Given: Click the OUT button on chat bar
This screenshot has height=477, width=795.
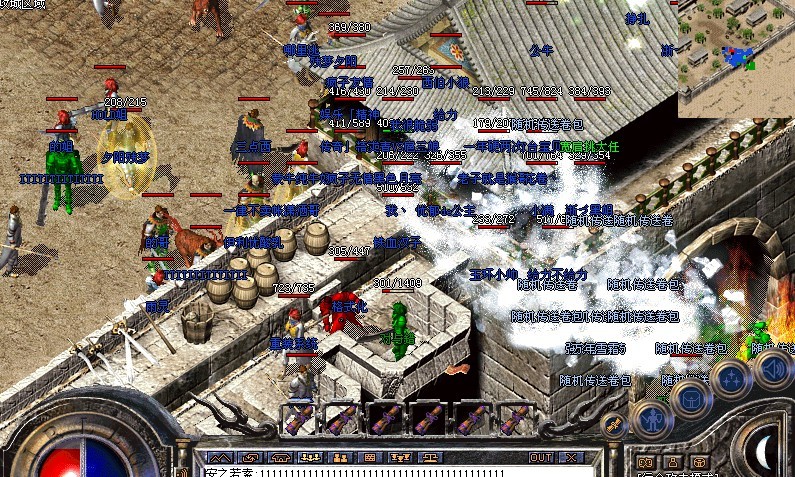Looking at the screenshot, I should point(541,457).
